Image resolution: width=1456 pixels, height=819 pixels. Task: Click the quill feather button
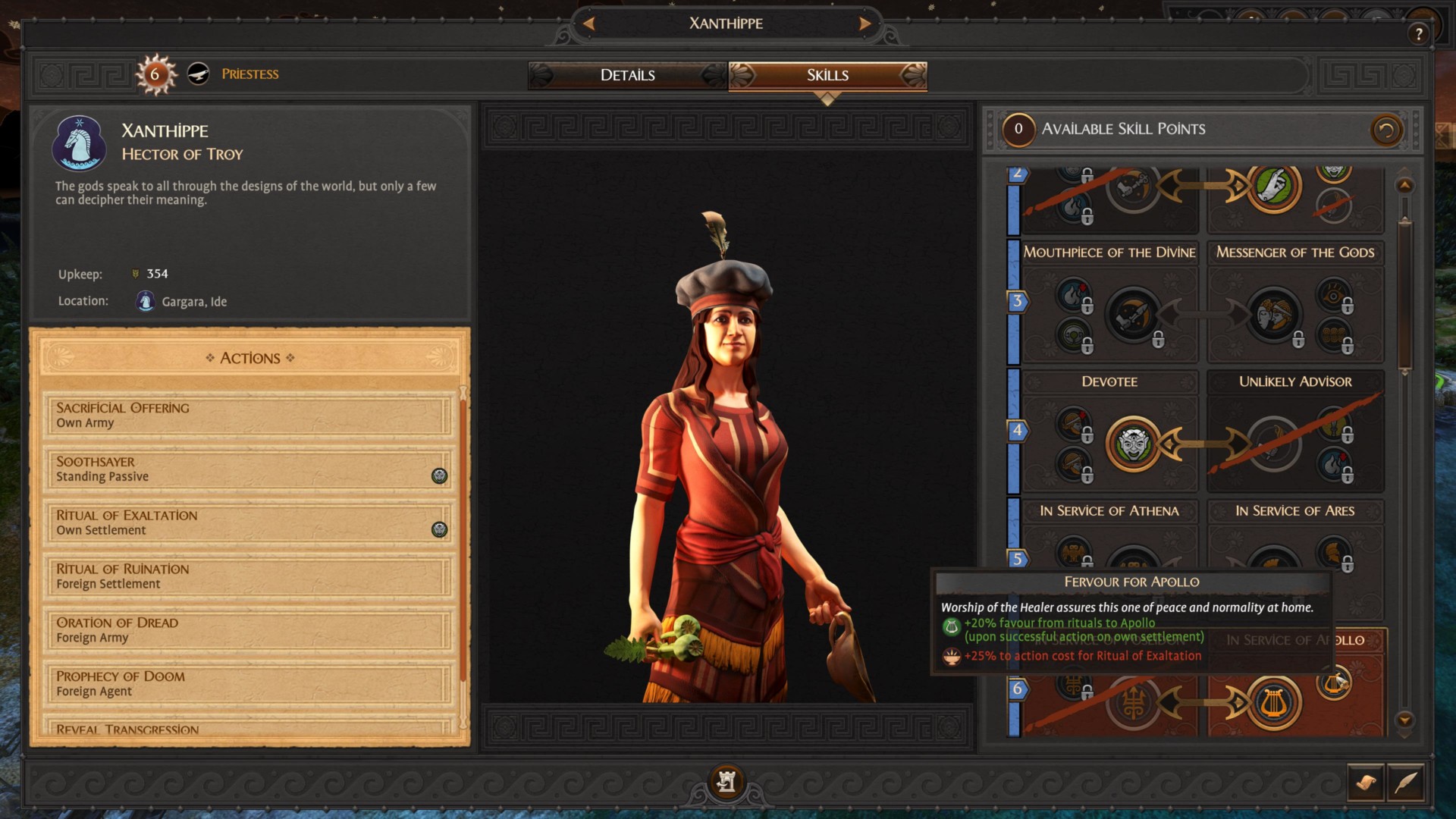click(x=1406, y=782)
